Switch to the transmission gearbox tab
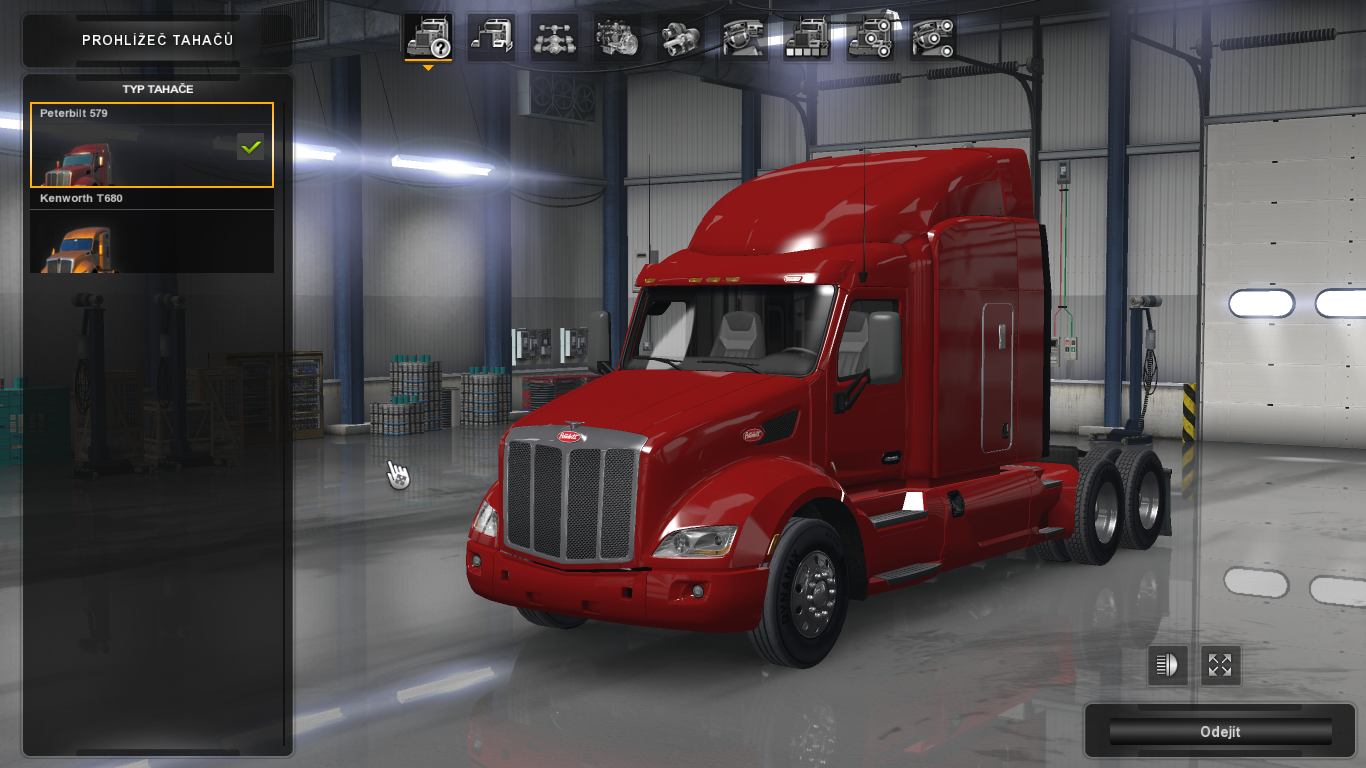Image resolution: width=1366 pixels, height=768 pixels. [681, 38]
